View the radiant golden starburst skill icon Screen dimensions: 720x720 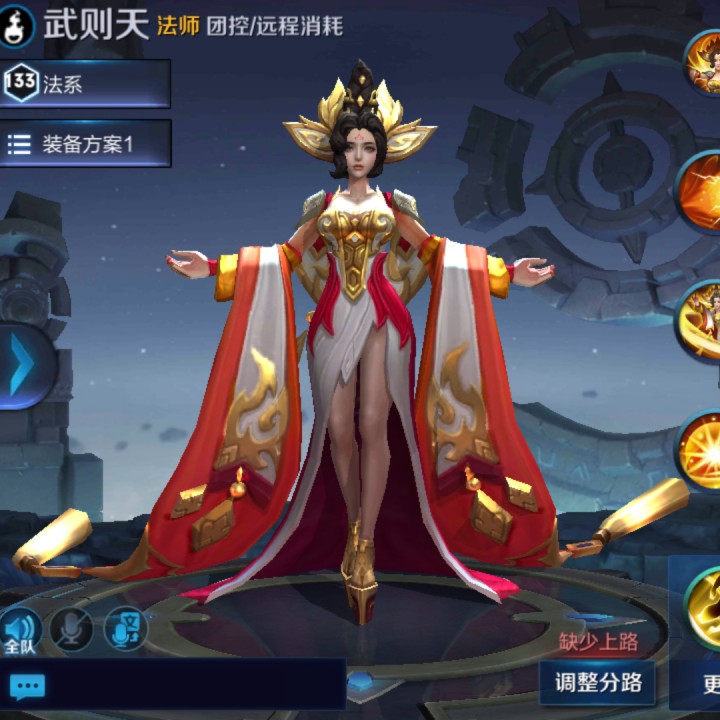click(702, 450)
